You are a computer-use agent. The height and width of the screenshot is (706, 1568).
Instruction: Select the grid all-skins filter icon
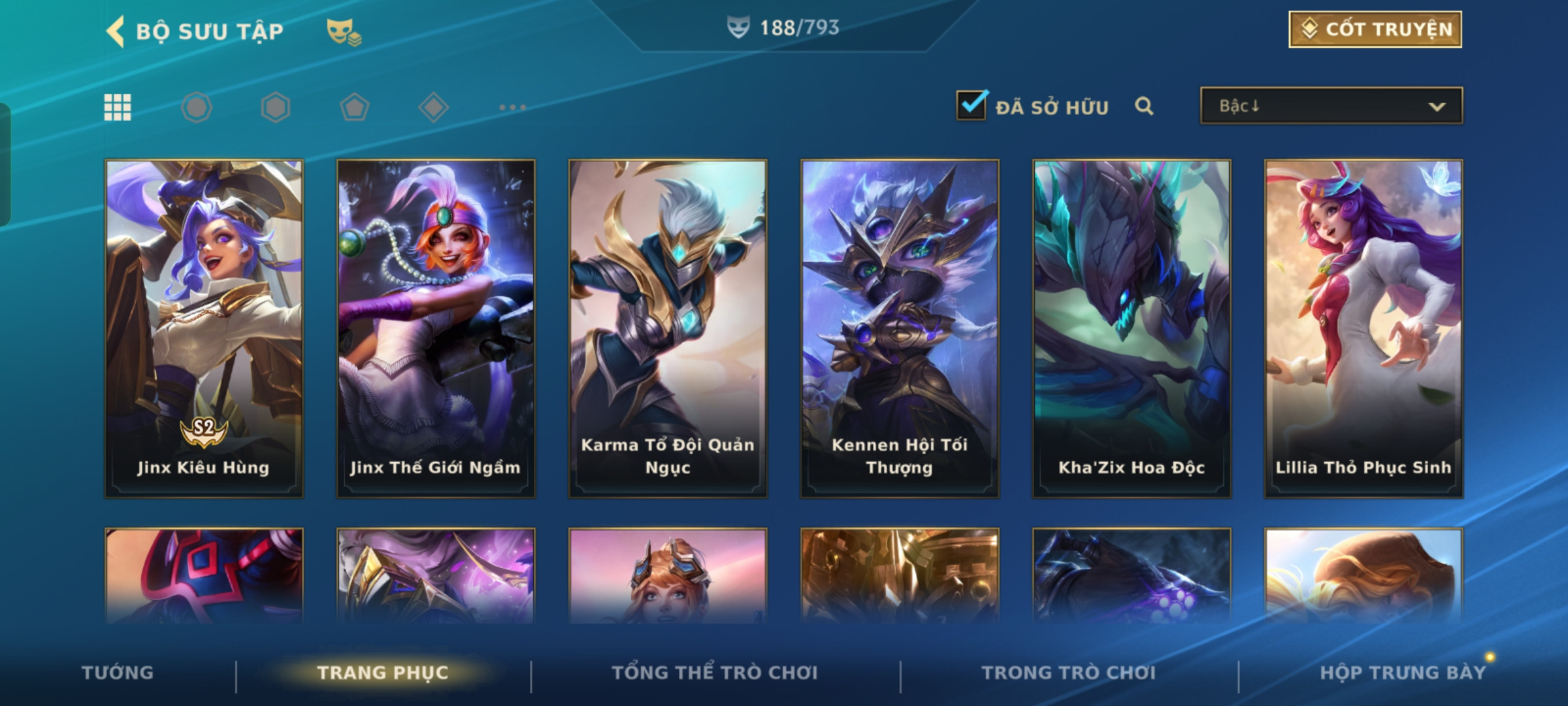[x=118, y=107]
